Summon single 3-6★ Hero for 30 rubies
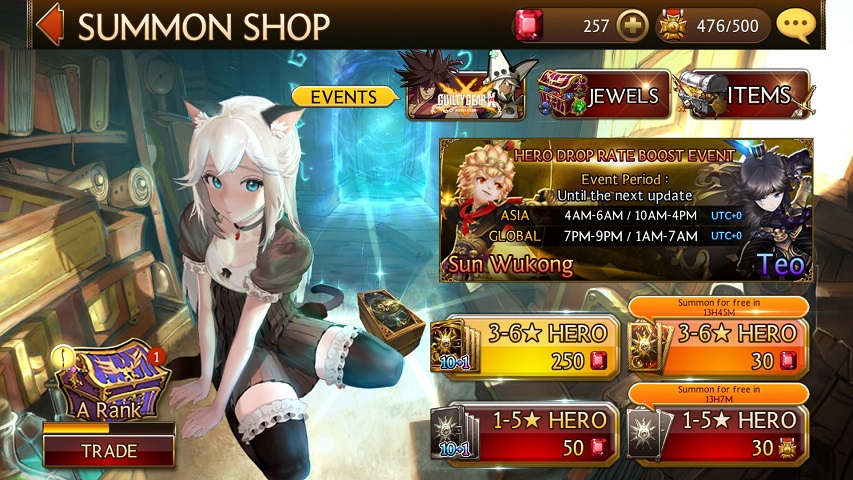This screenshot has height=480, width=853. coord(718,346)
